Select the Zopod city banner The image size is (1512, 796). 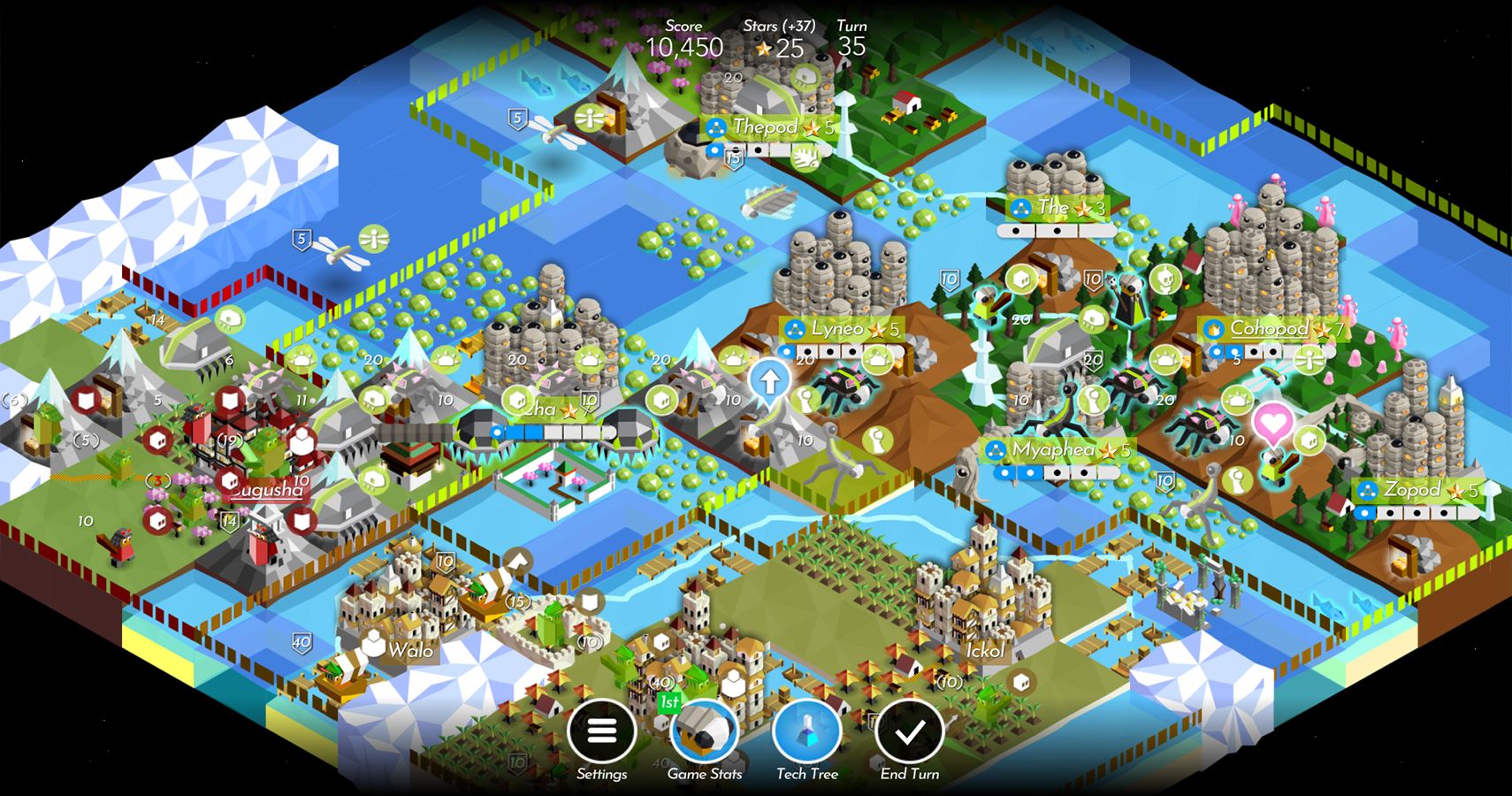pyautogui.click(x=1415, y=489)
